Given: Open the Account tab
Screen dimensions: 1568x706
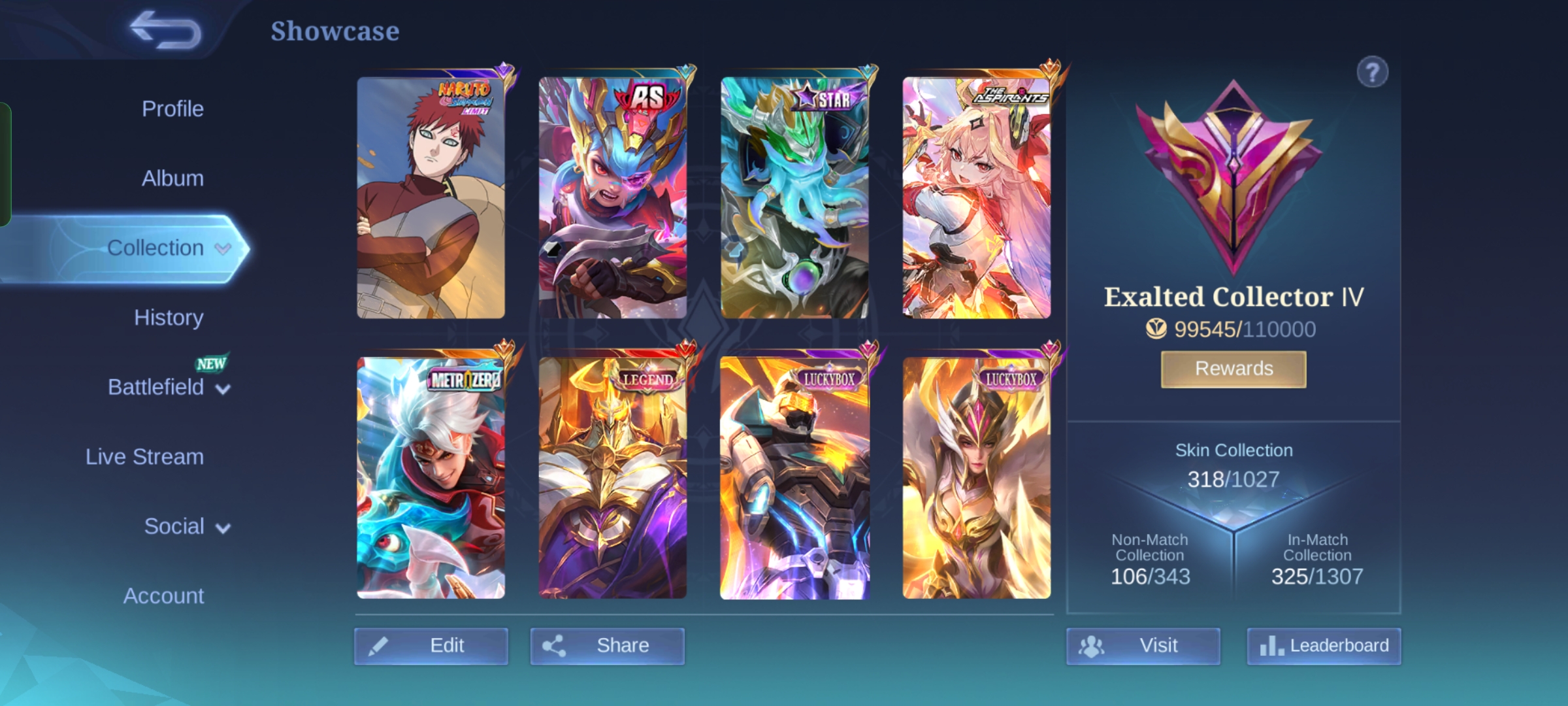Looking at the screenshot, I should [x=163, y=596].
